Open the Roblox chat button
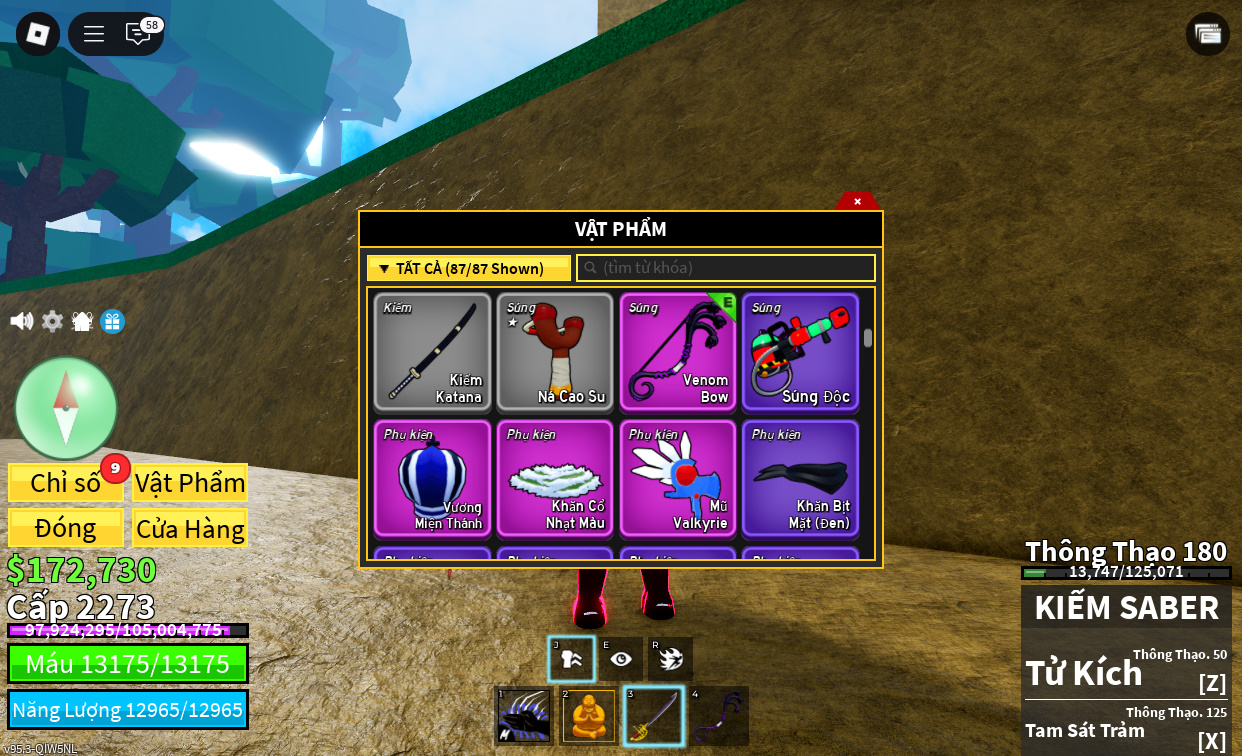The image size is (1242, 756). tap(137, 34)
